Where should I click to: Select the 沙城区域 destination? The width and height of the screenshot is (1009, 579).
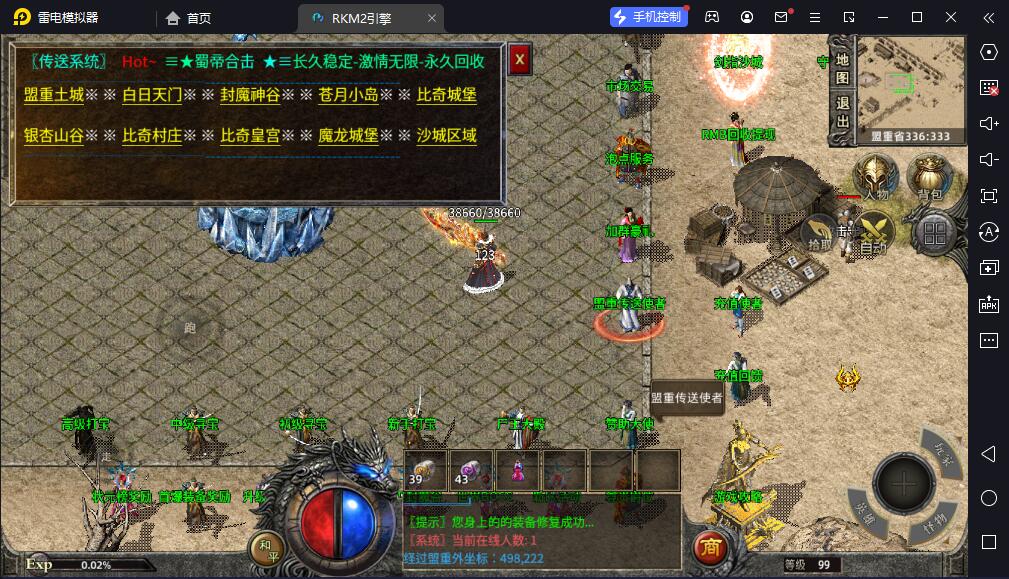coord(446,135)
